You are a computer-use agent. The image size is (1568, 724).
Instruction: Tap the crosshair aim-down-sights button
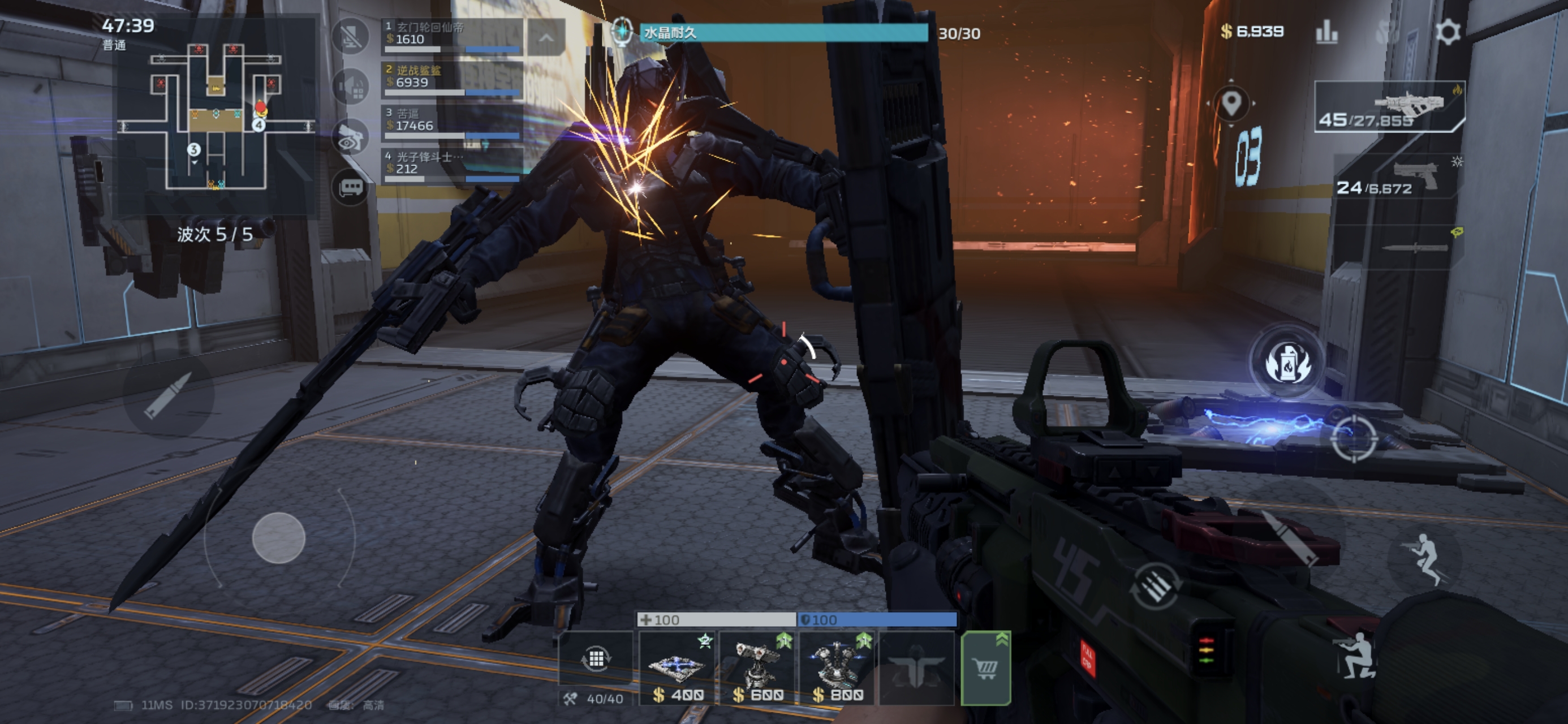click(1353, 438)
